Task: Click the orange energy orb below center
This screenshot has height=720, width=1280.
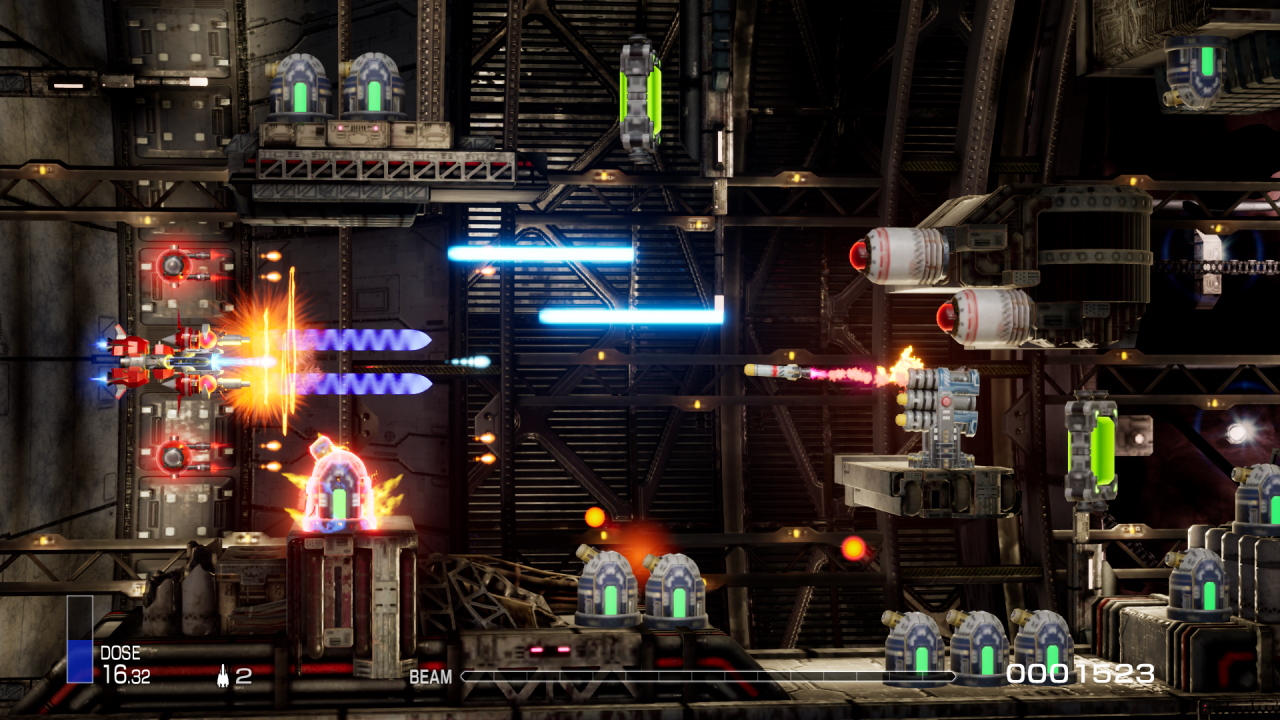Action: (x=596, y=518)
